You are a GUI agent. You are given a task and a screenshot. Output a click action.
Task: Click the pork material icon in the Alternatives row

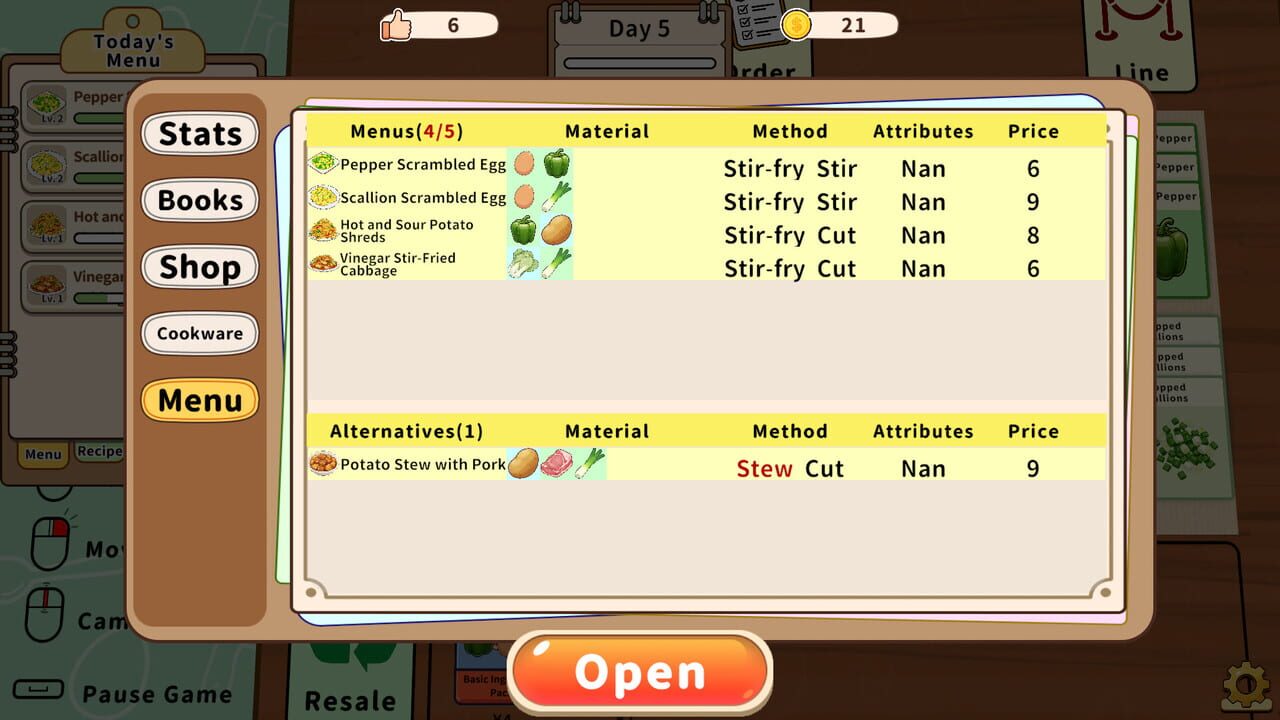pyautogui.click(x=557, y=465)
